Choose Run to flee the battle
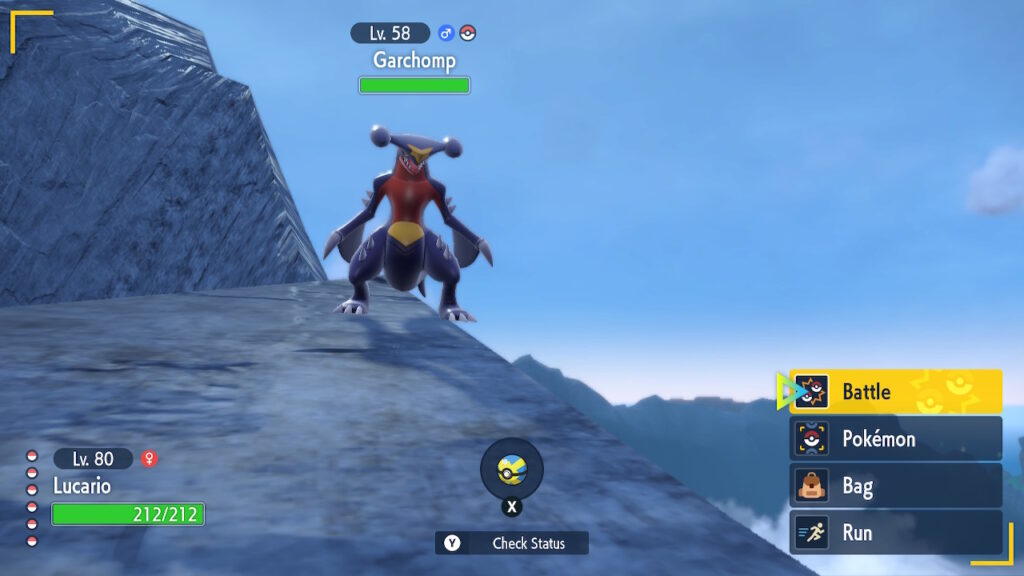The height and width of the screenshot is (576, 1024). point(896,533)
